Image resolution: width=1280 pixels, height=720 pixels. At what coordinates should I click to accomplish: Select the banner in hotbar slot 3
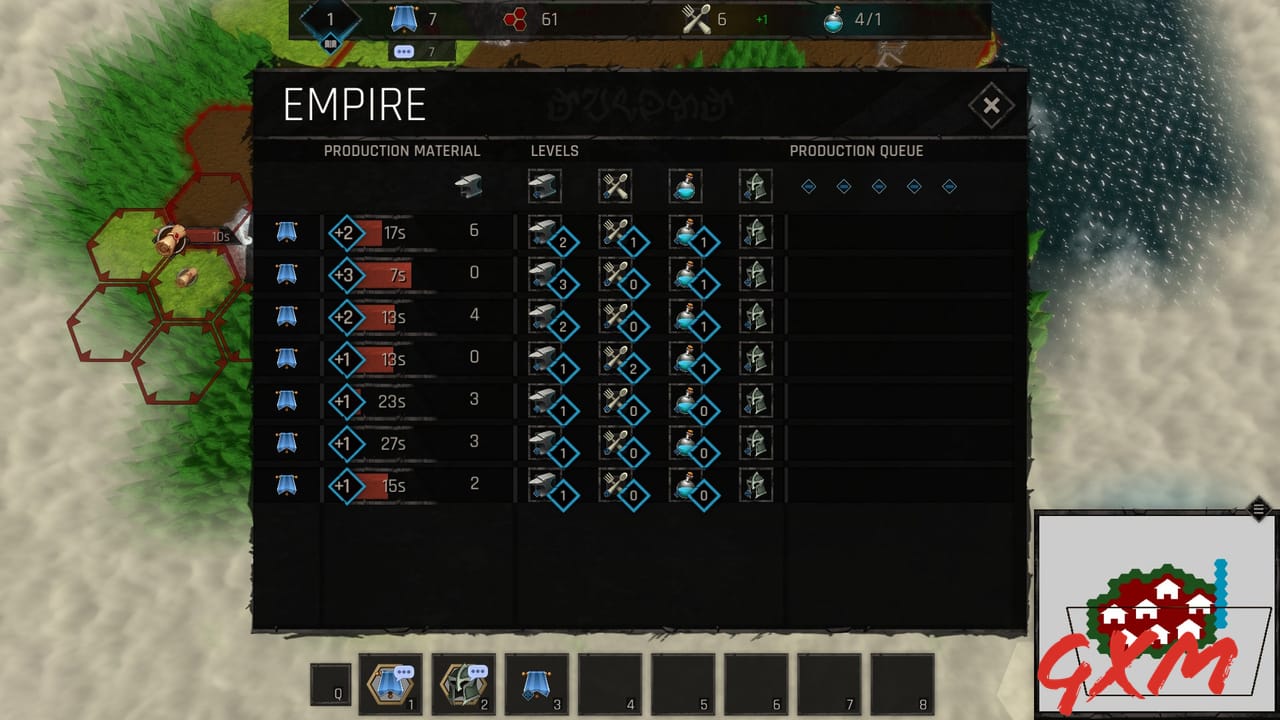(x=537, y=685)
